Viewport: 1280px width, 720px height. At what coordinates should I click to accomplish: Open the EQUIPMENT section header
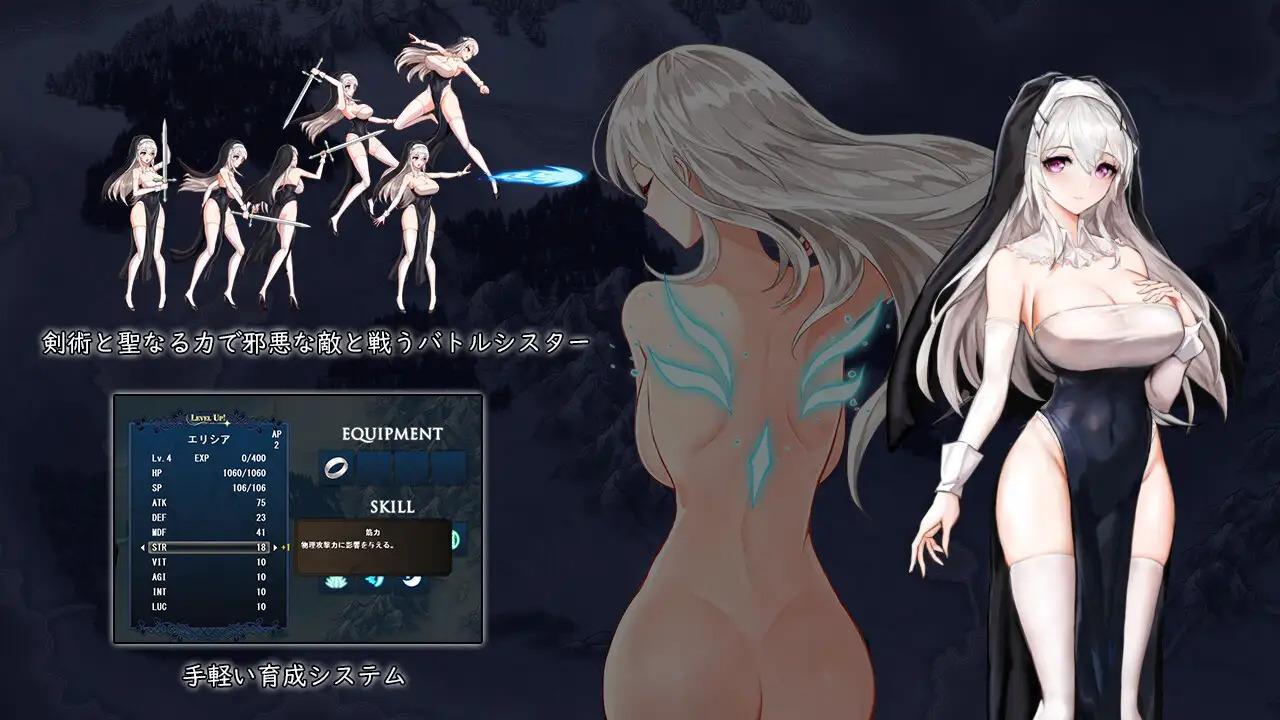coord(391,433)
